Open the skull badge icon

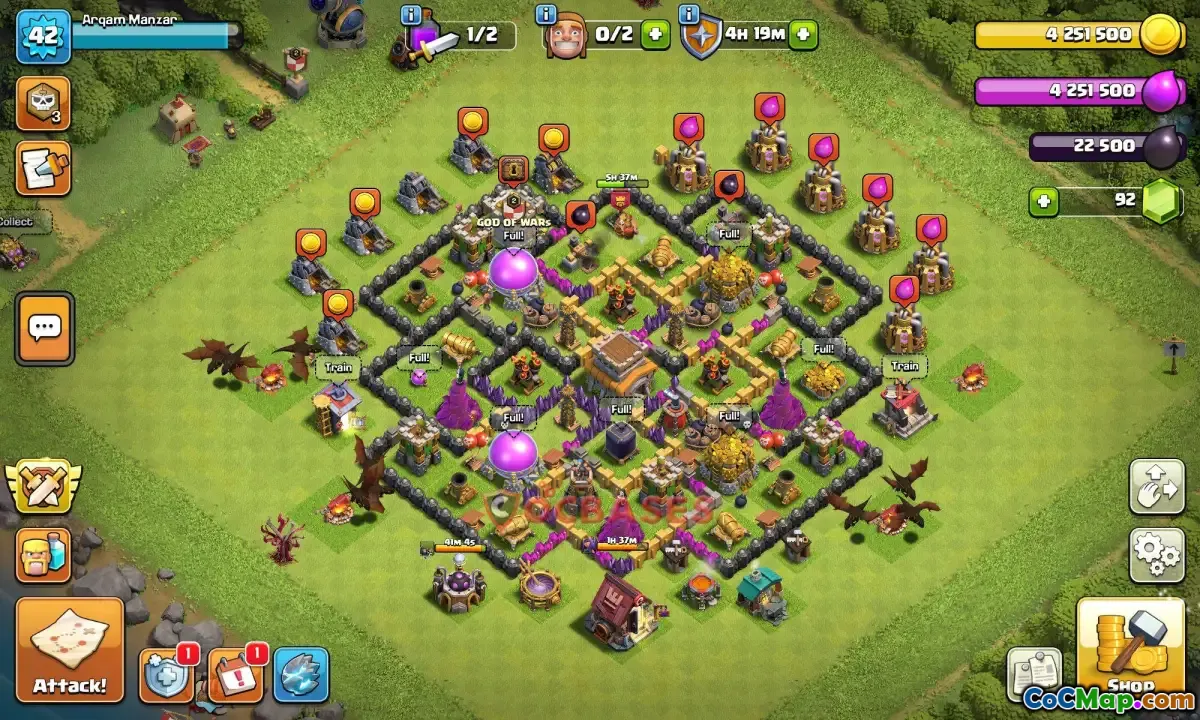[x=43, y=104]
